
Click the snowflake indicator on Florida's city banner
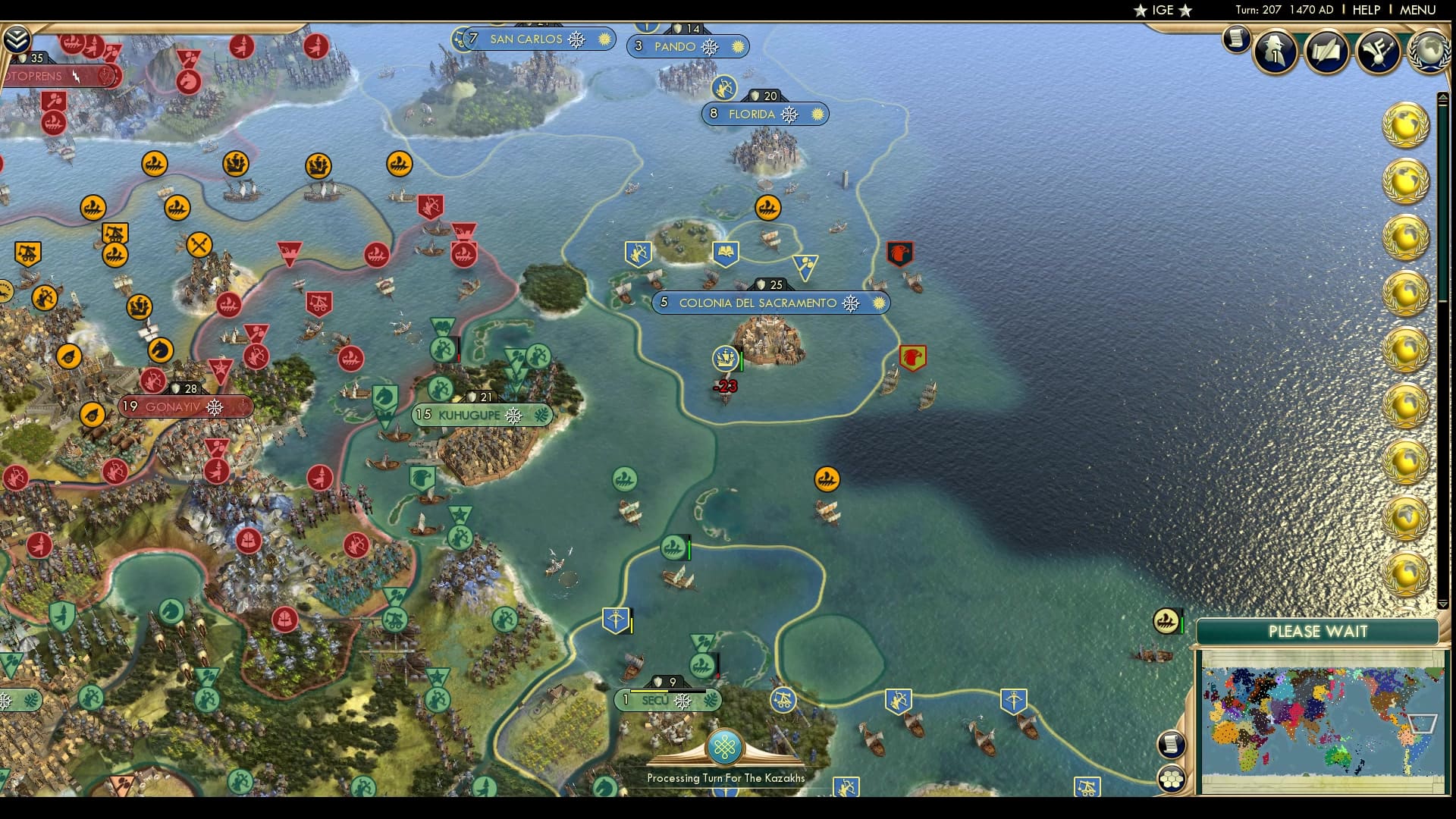790,115
